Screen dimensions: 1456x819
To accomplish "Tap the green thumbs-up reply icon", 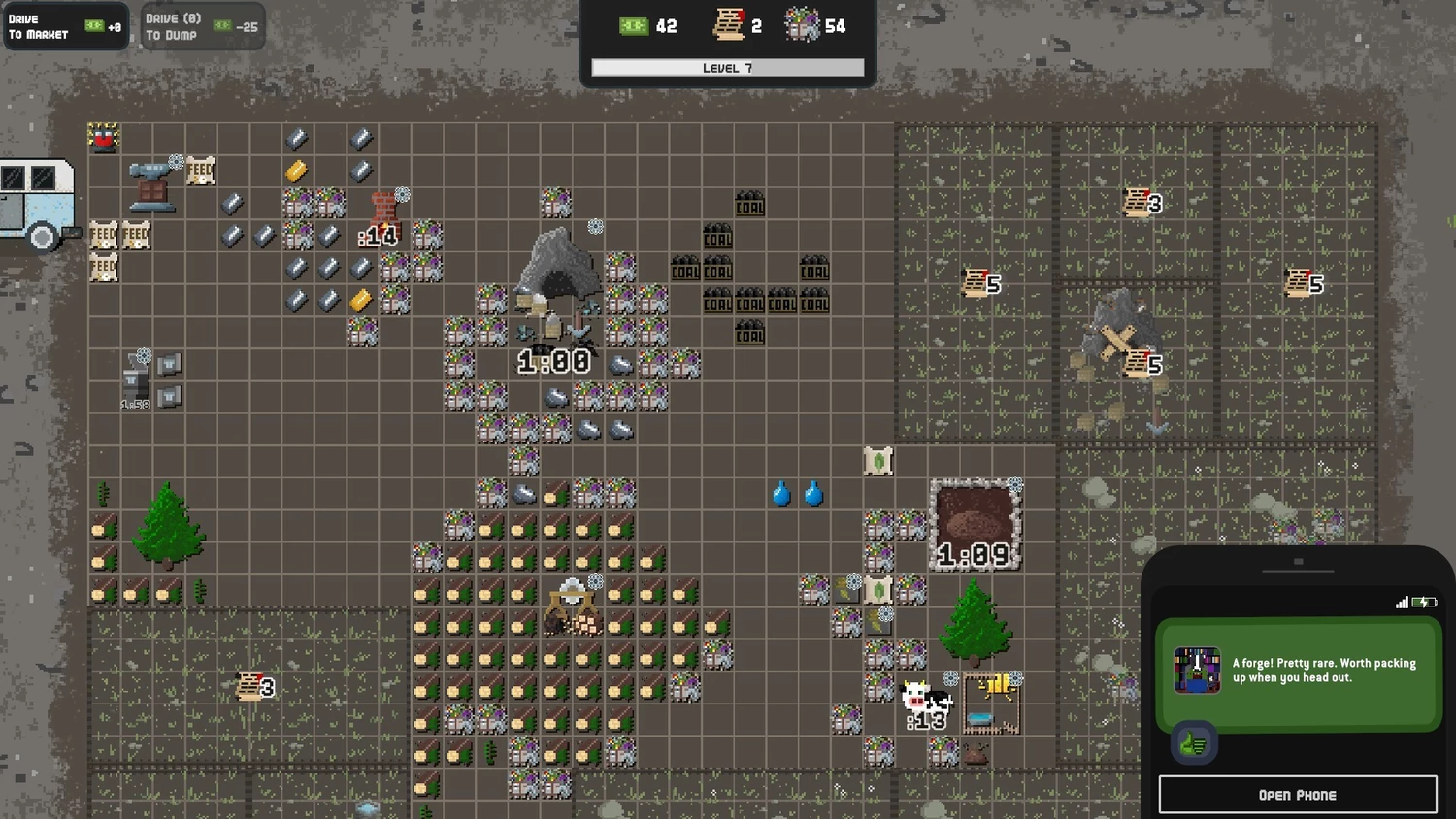I will 1193,744.
